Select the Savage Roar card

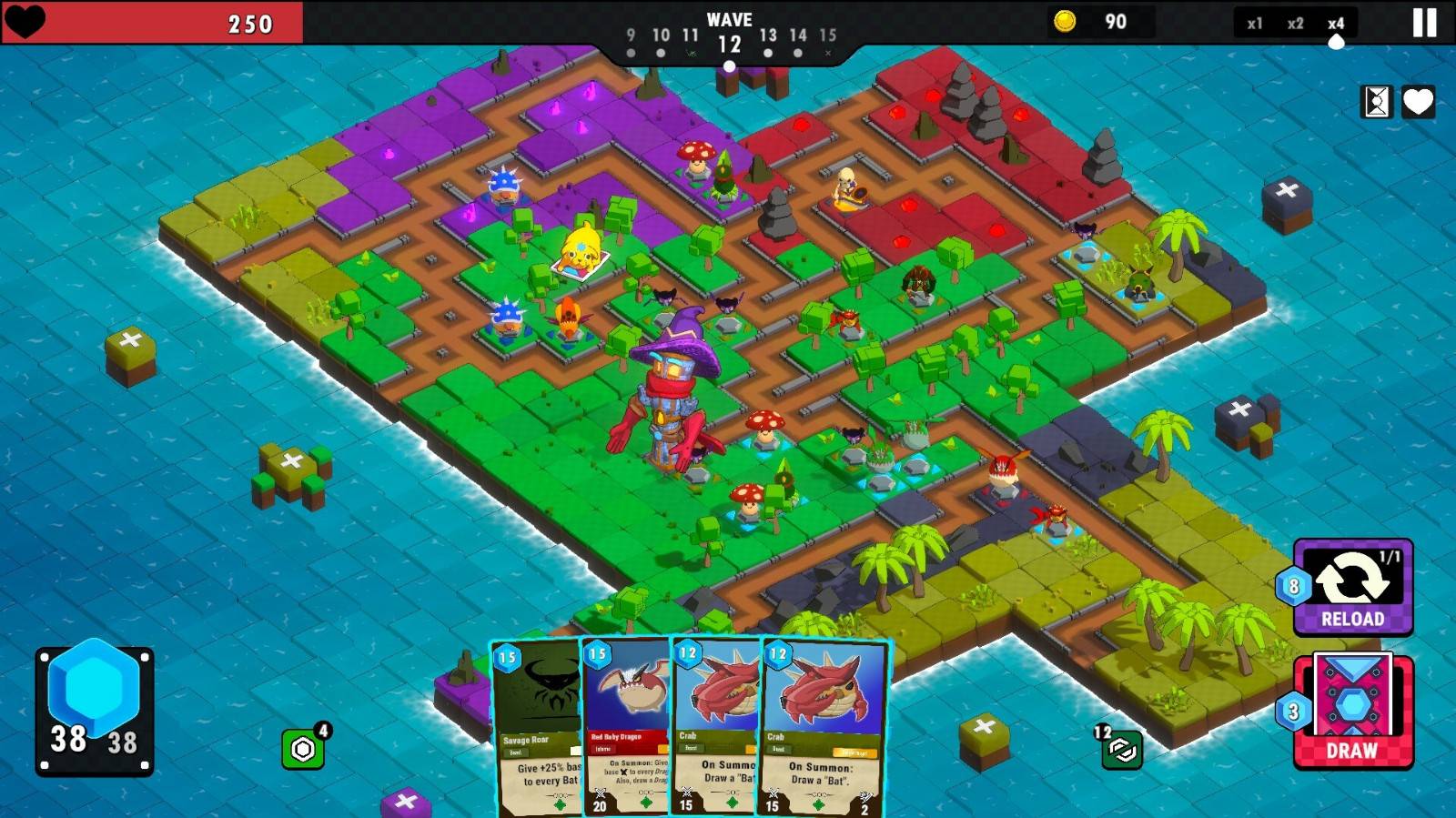point(535,728)
